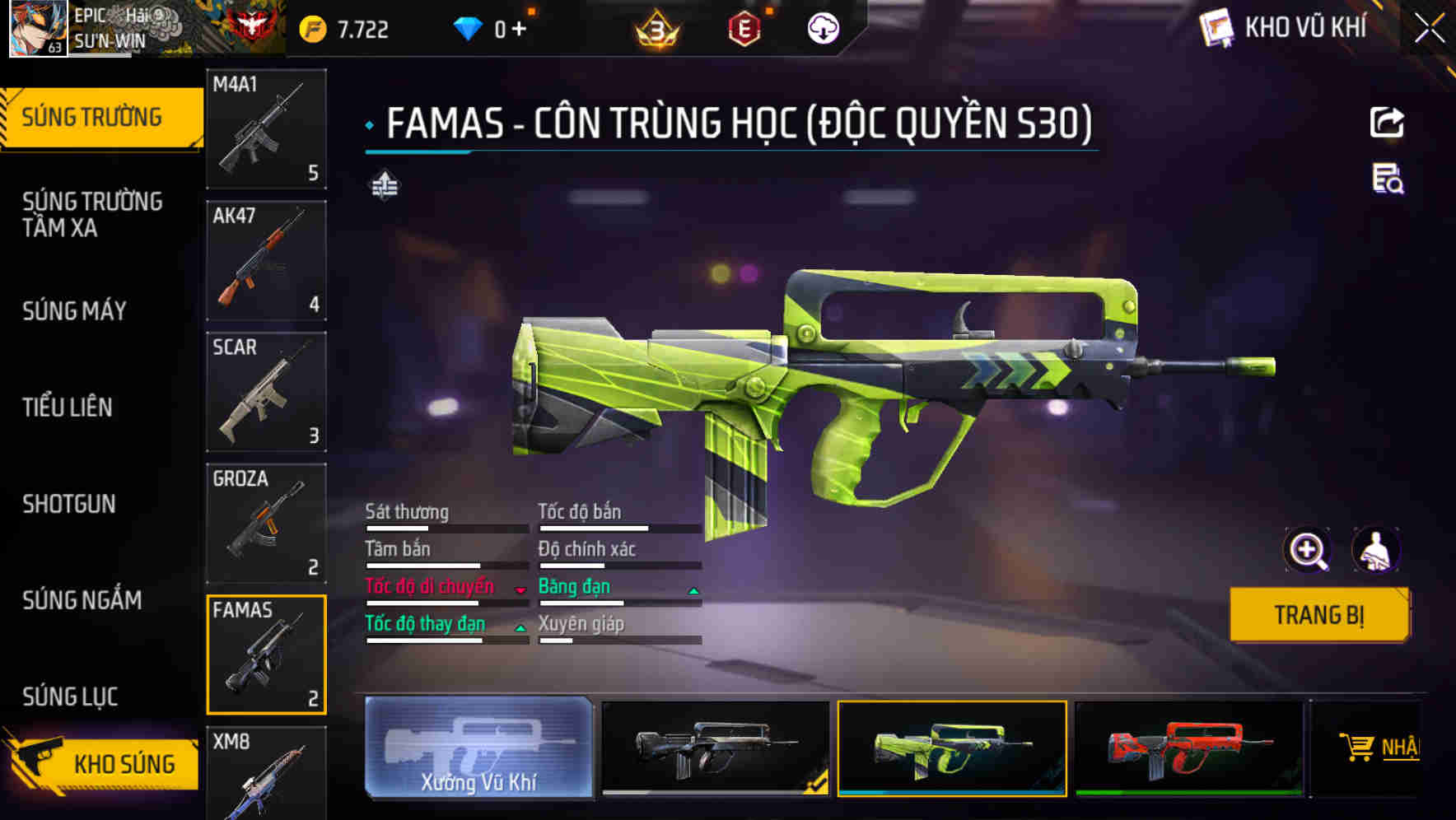Screen dimensions: 1456x820
Task: Equip the weapon with TRANG BỊ button
Action: tap(1318, 615)
